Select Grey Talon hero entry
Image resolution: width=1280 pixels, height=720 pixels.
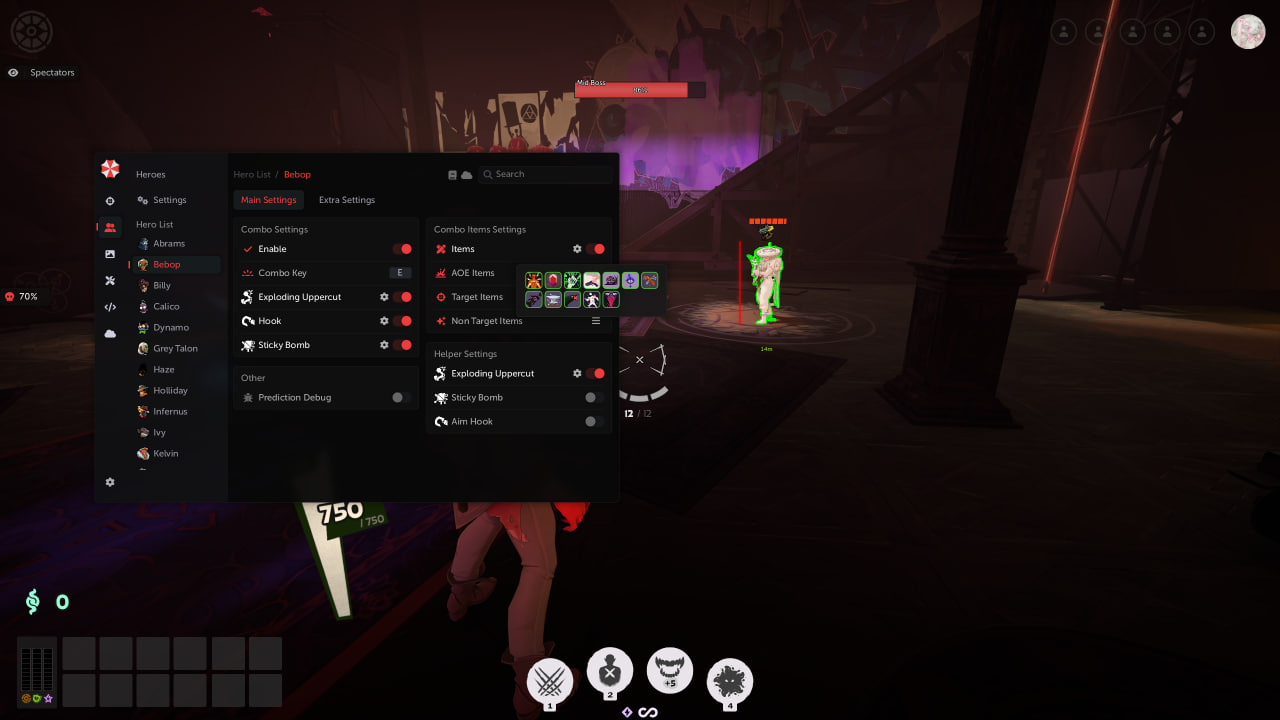(174, 348)
